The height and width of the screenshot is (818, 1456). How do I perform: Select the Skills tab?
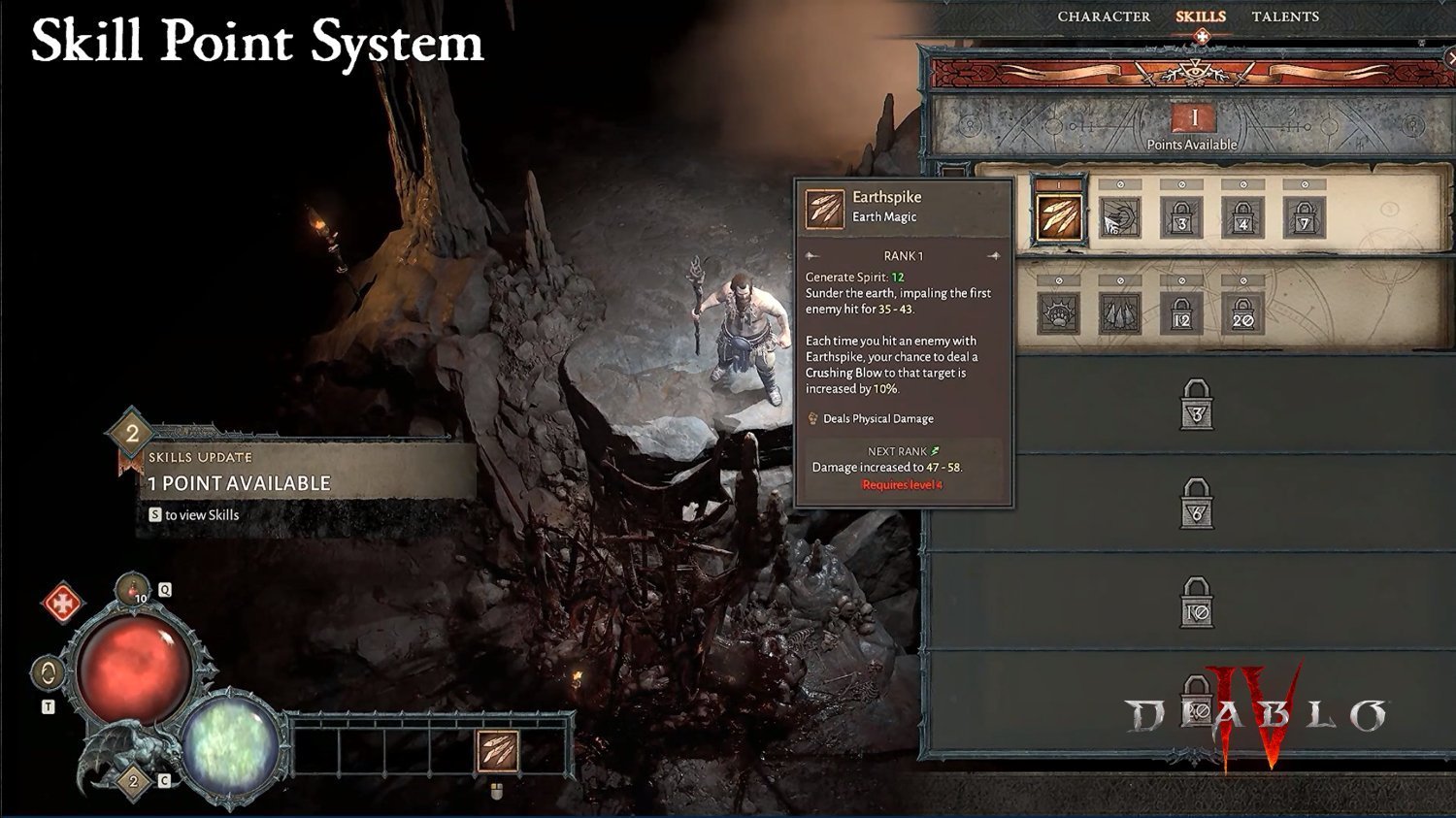[x=1201, y=16]
